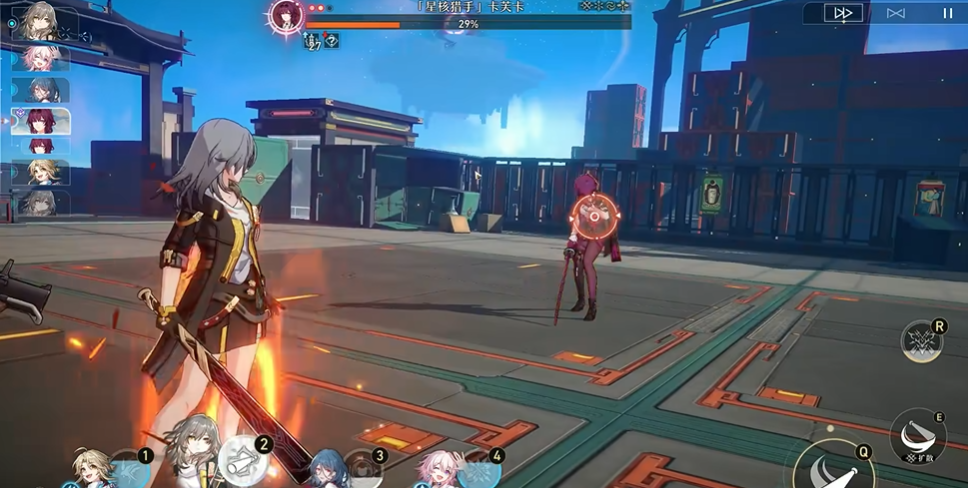Toggle the double-speed fast-forward button

pyautogui.click(x=843, y=13)
